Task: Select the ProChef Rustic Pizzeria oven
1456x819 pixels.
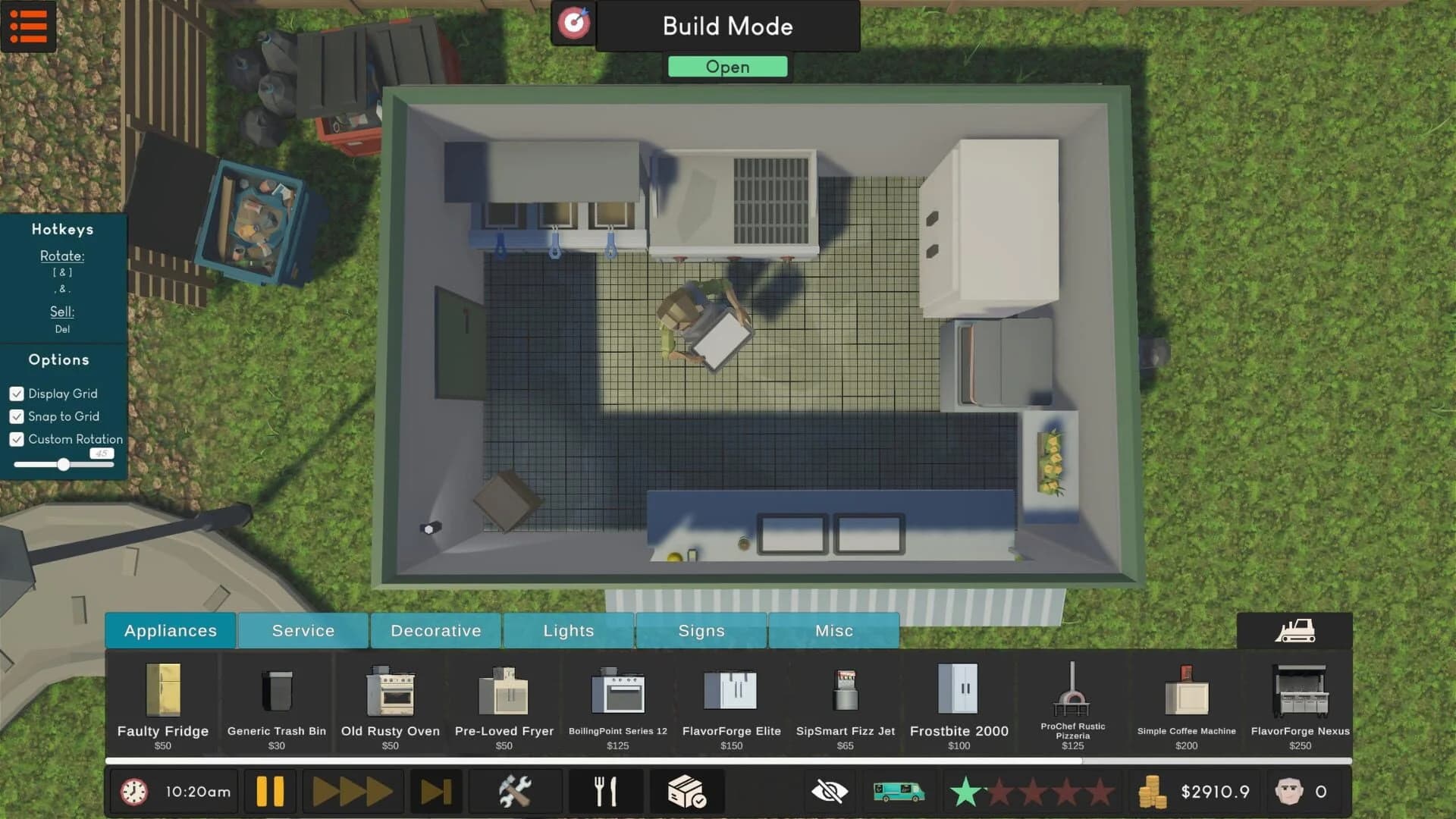Action: 1072,698
